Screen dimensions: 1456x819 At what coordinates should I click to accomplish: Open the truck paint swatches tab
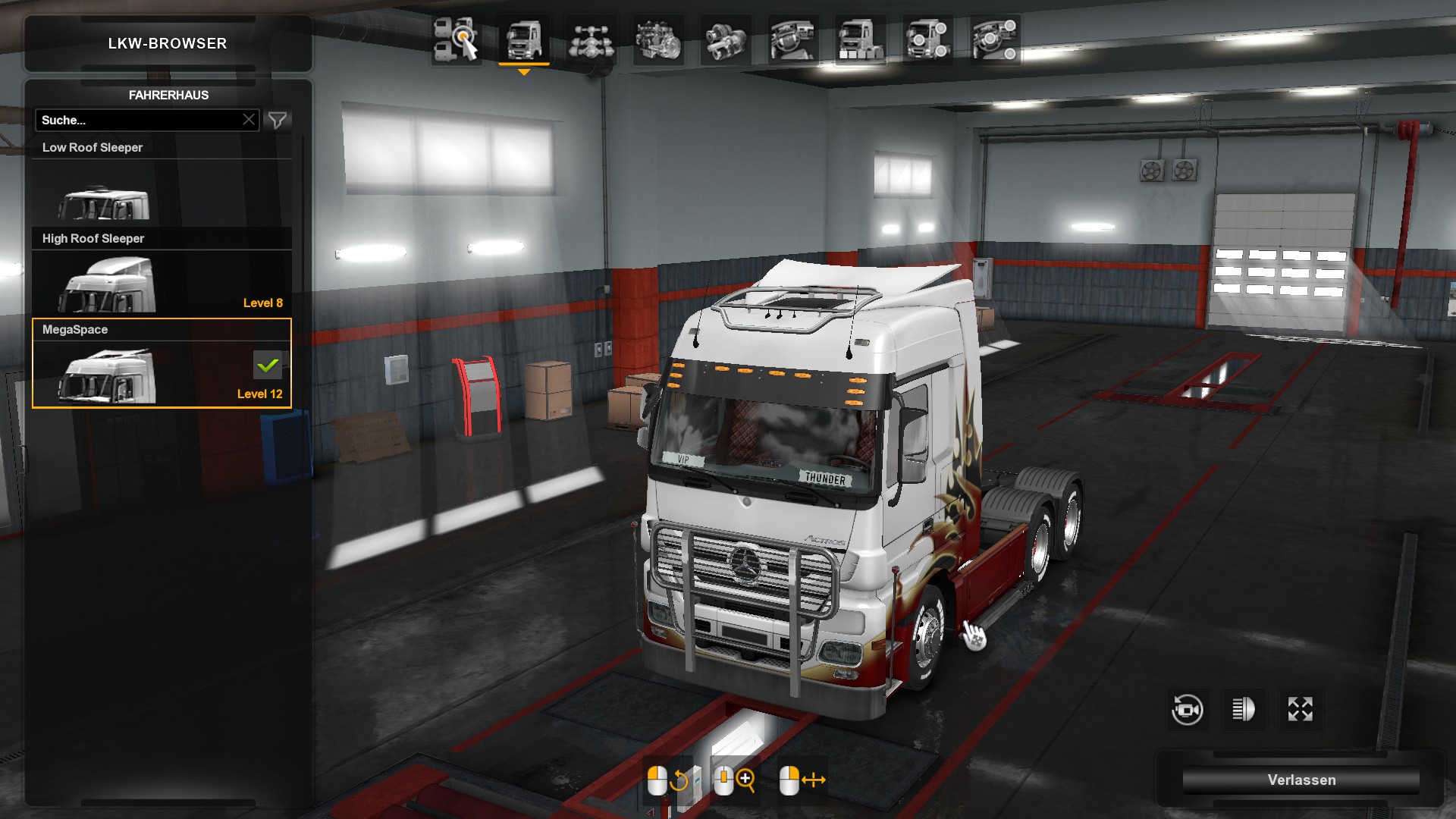coord(860,39)
